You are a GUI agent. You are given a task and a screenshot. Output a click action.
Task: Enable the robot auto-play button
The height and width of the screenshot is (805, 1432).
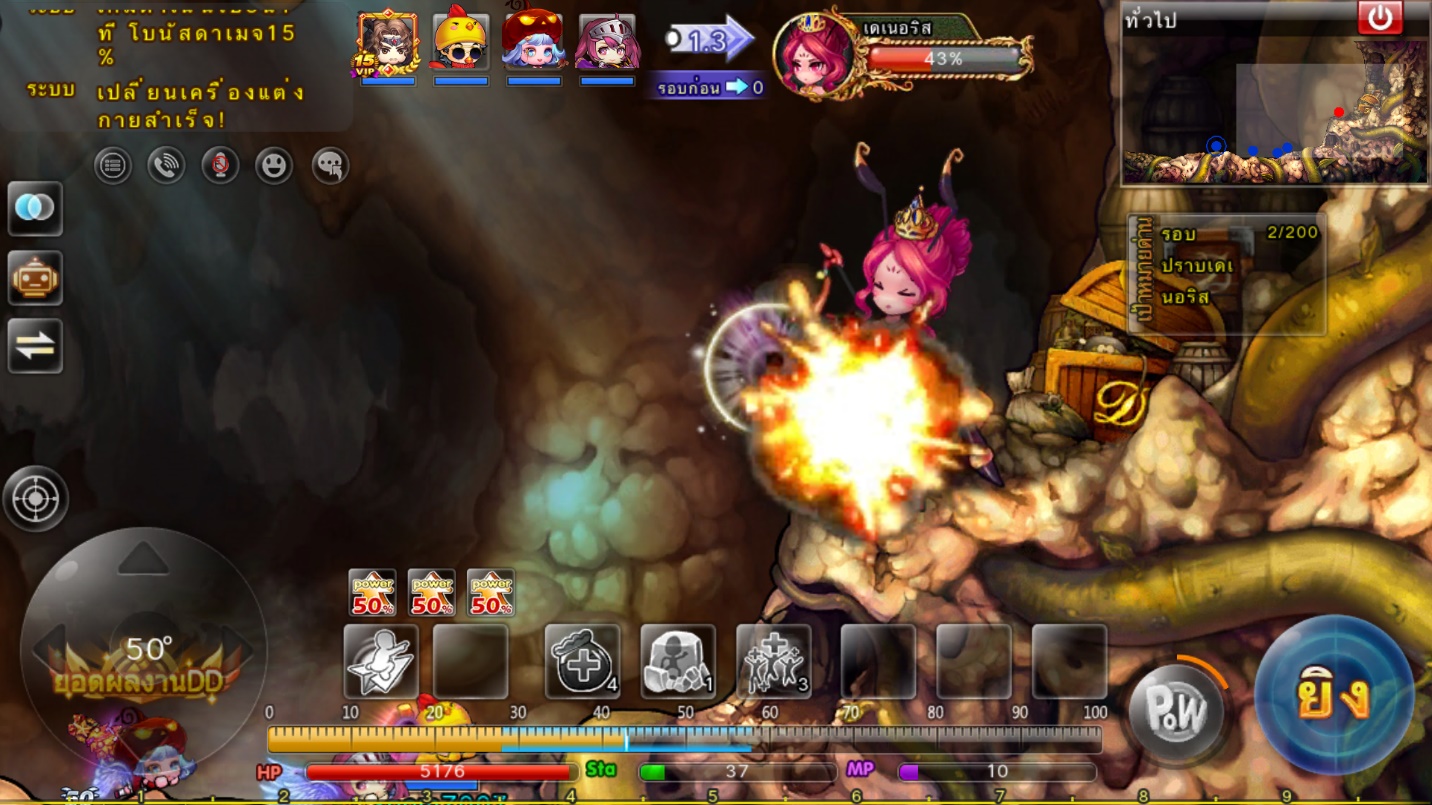click(x=35, y=278)
